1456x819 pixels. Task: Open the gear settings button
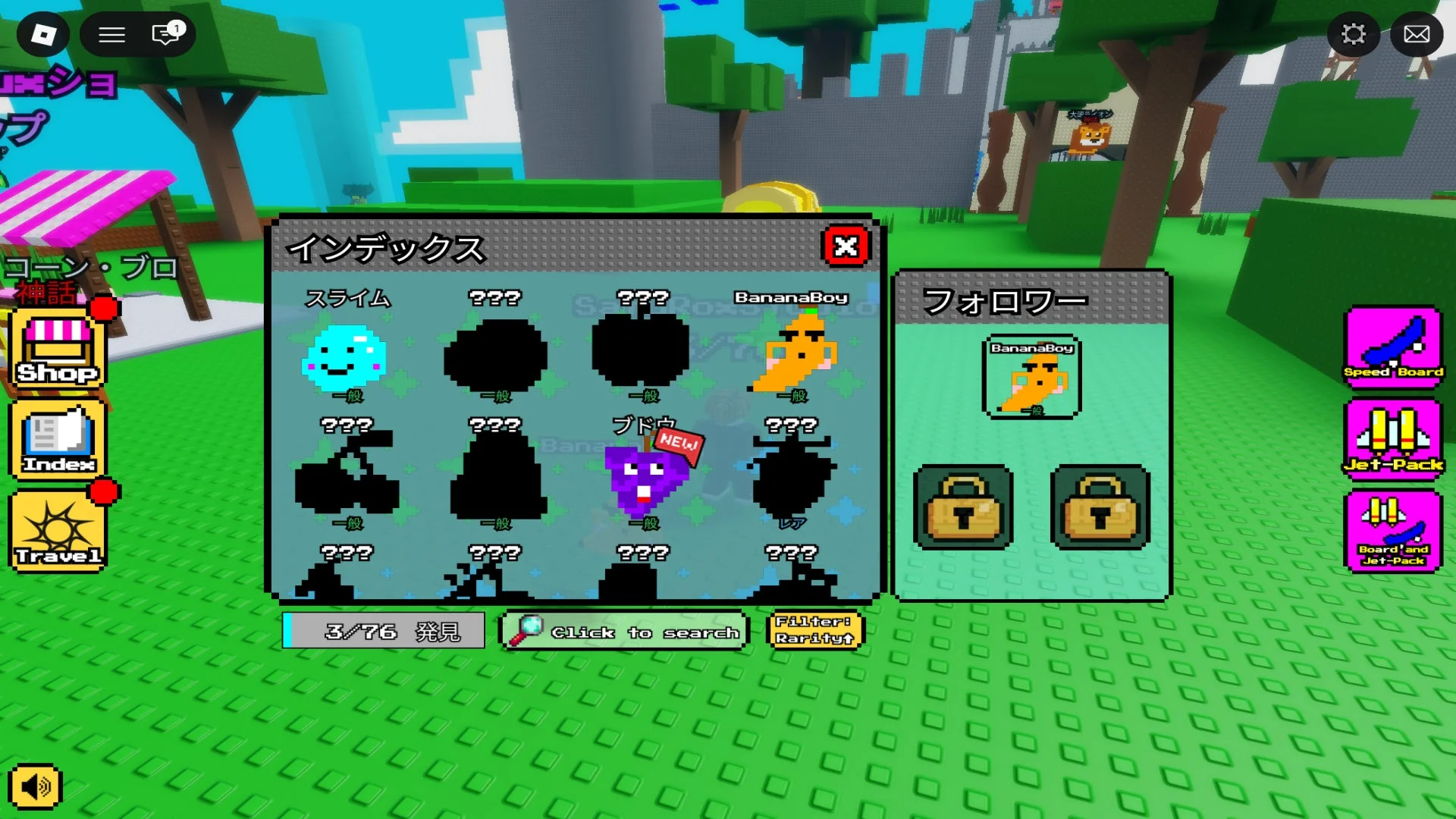(x=1354, y=34)
